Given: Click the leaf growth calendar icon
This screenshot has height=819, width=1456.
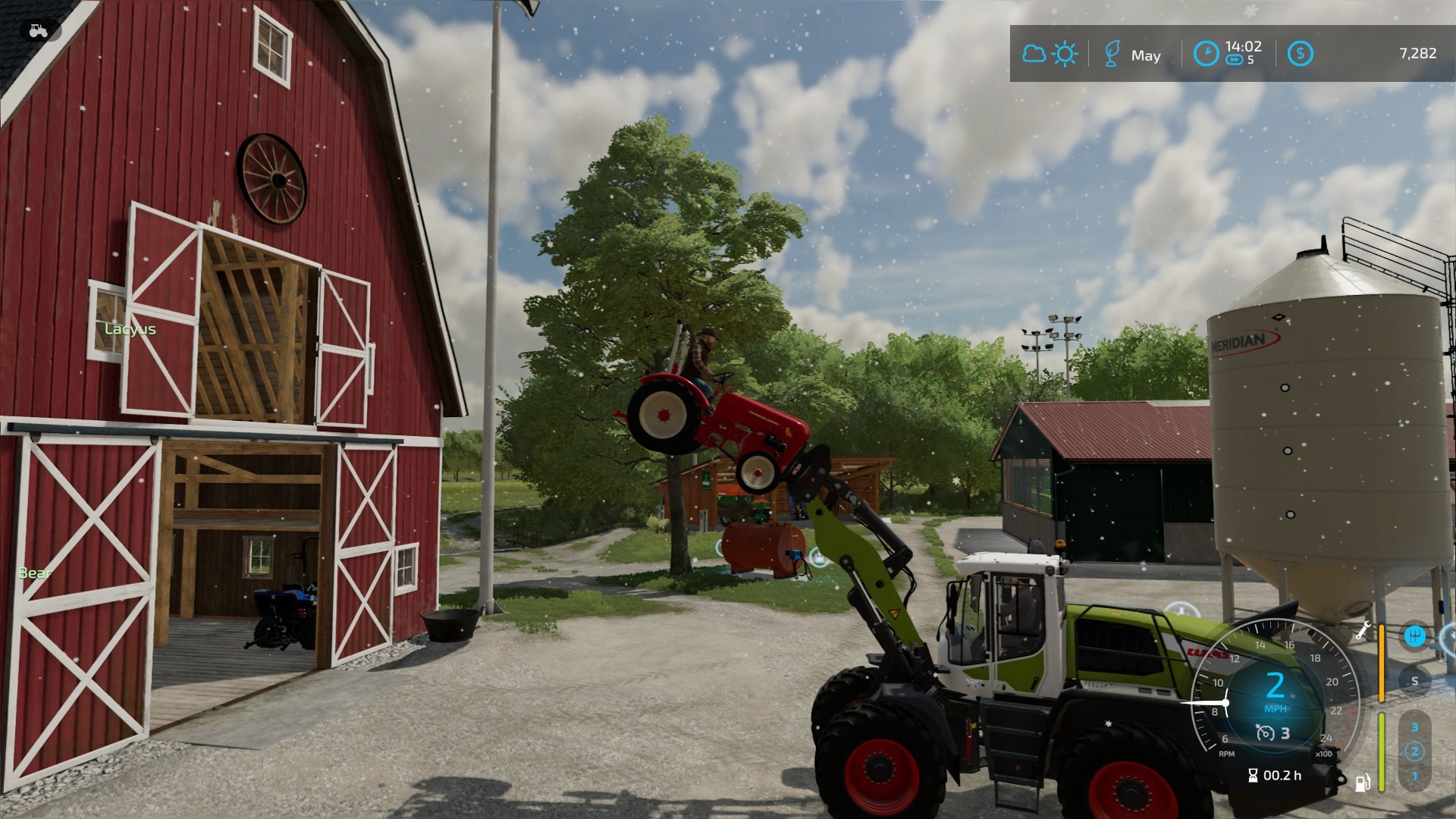Looking at the screenshot, I should 1112,53.
